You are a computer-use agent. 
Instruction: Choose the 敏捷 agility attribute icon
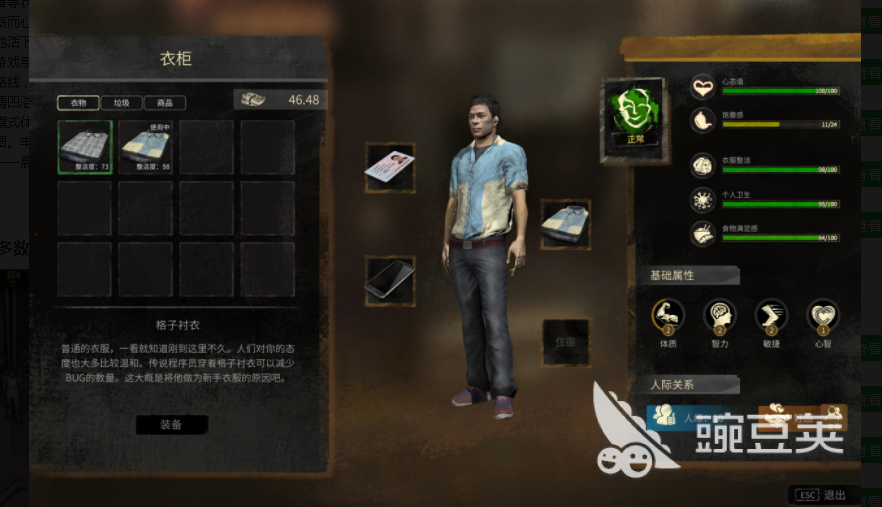(x=771, y=314)
